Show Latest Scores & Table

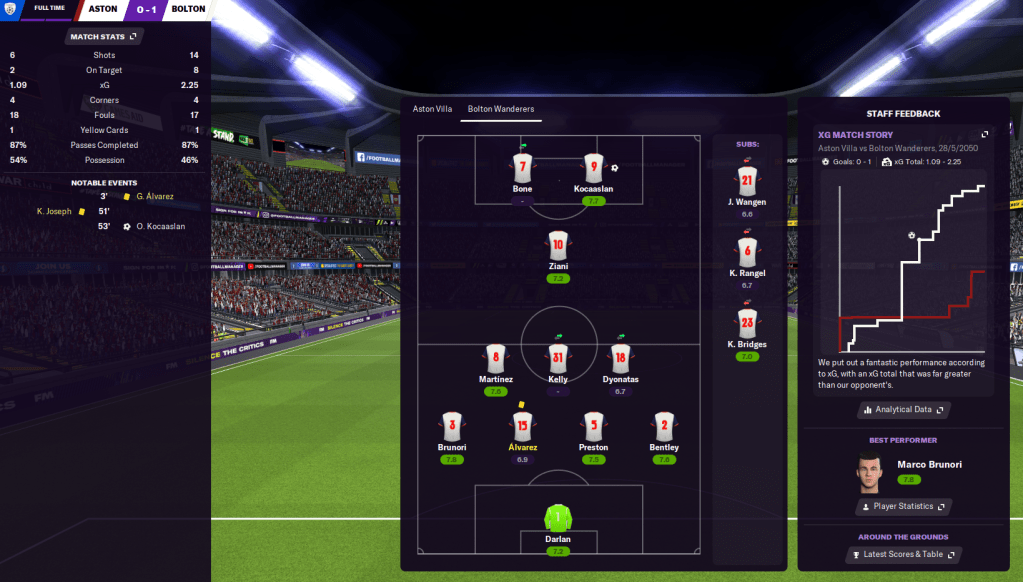point(903,554)
